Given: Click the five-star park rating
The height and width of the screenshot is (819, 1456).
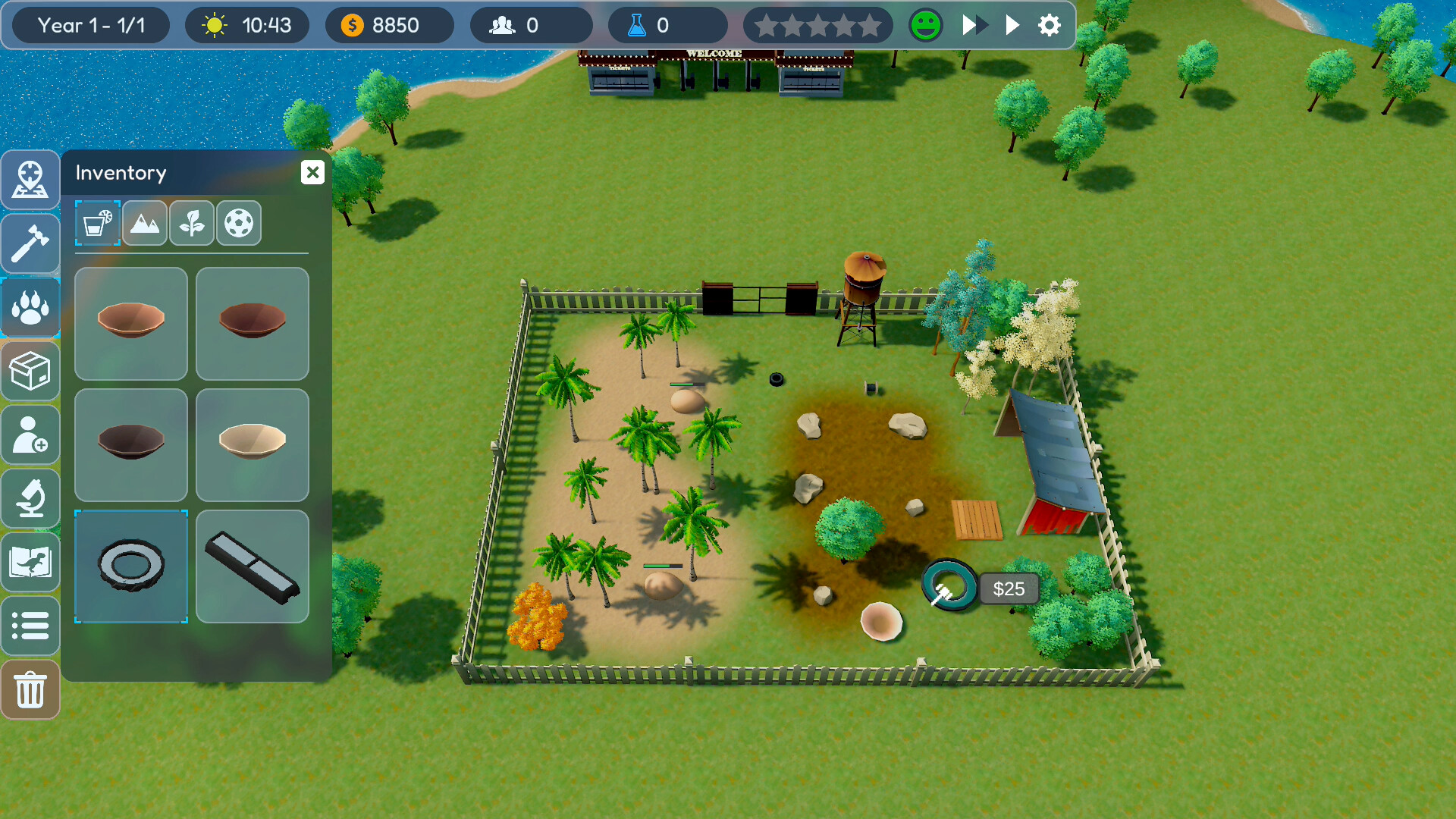Looking at the screenshot, I should pos(818,25).
